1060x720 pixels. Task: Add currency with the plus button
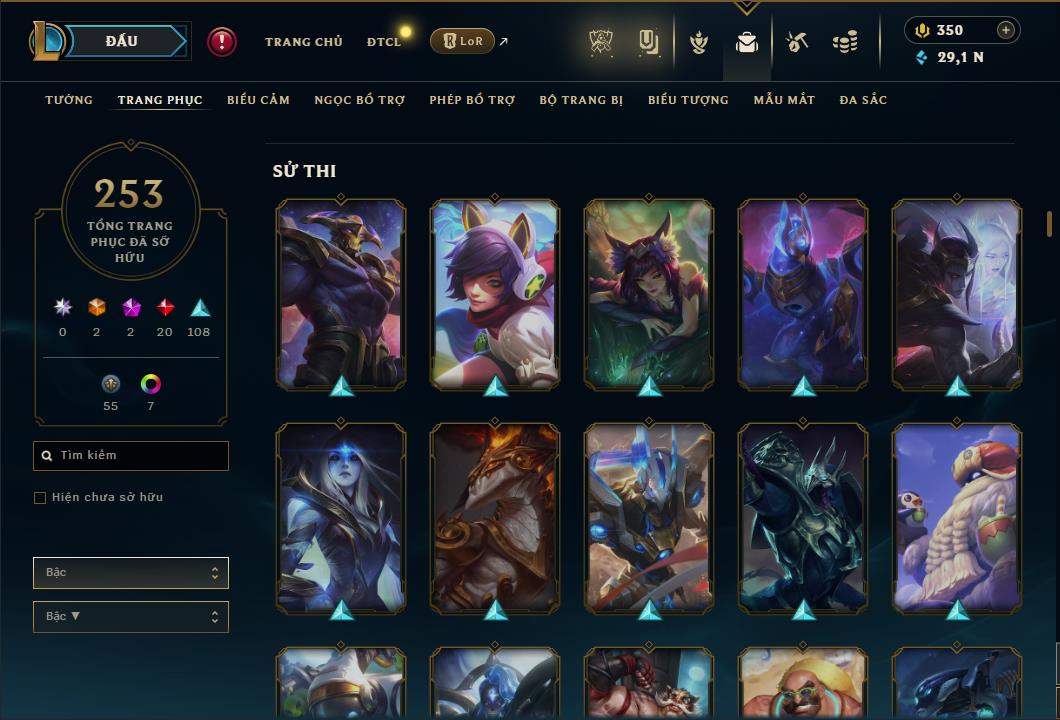coord(1006,30)
